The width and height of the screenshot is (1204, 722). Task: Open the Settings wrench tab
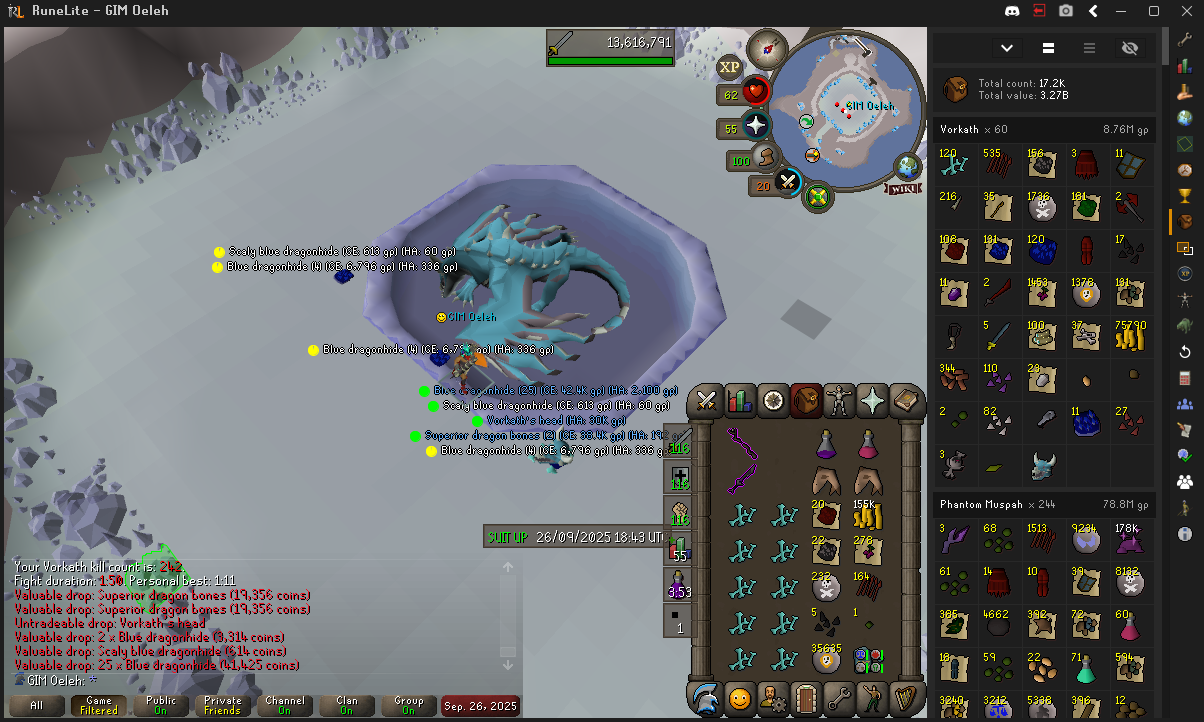pos(838,697)
